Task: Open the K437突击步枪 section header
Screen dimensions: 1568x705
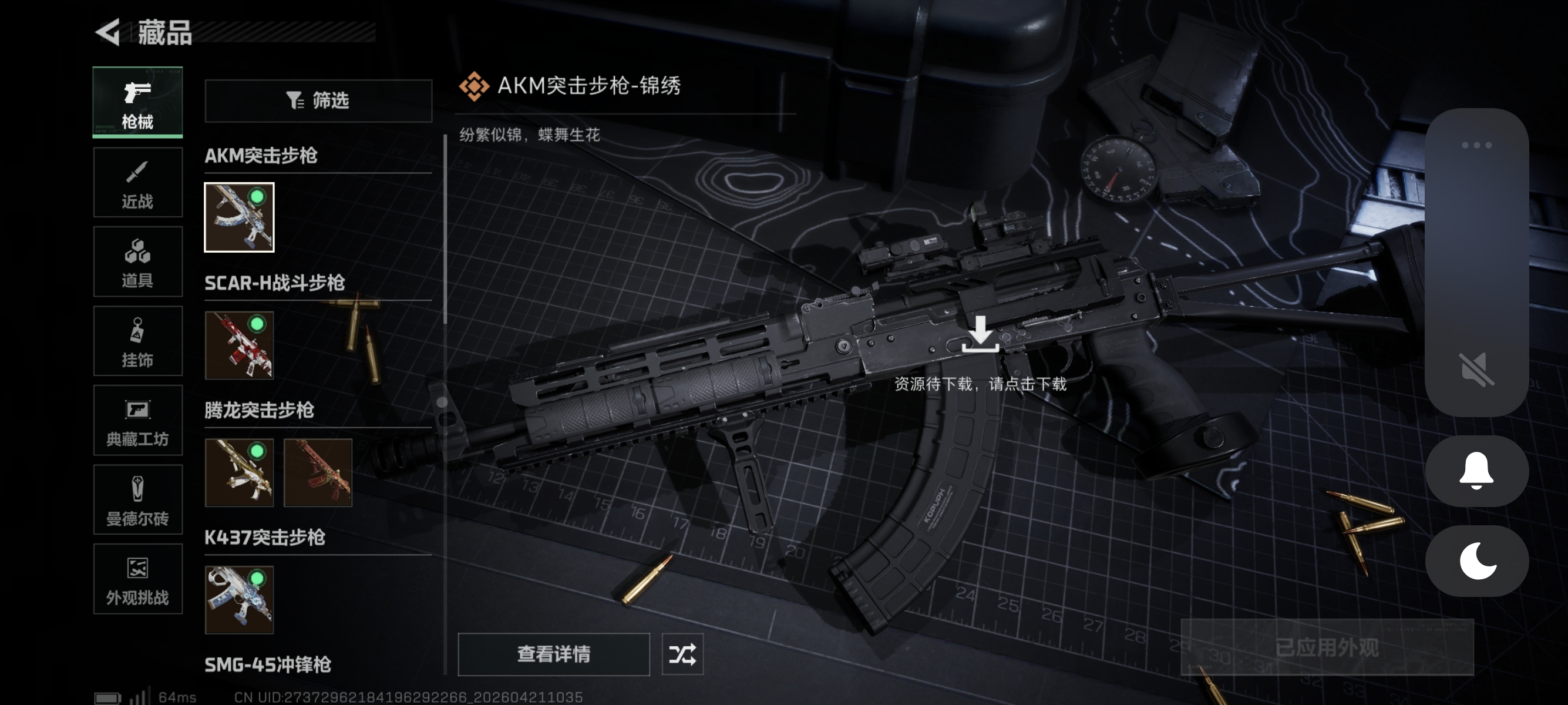Action: coord(265,538)
